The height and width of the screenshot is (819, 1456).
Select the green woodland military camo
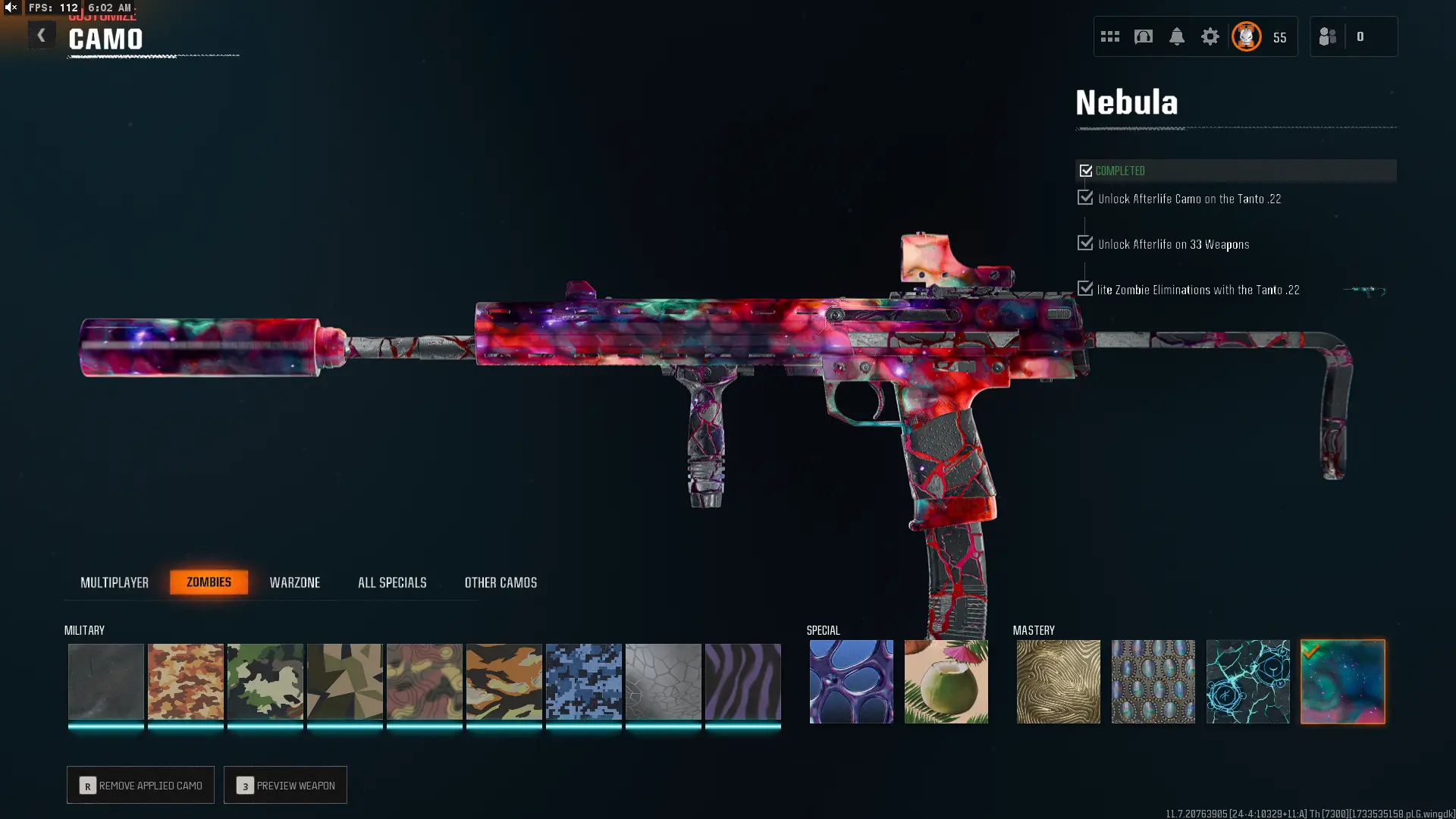tap(265, 681)
